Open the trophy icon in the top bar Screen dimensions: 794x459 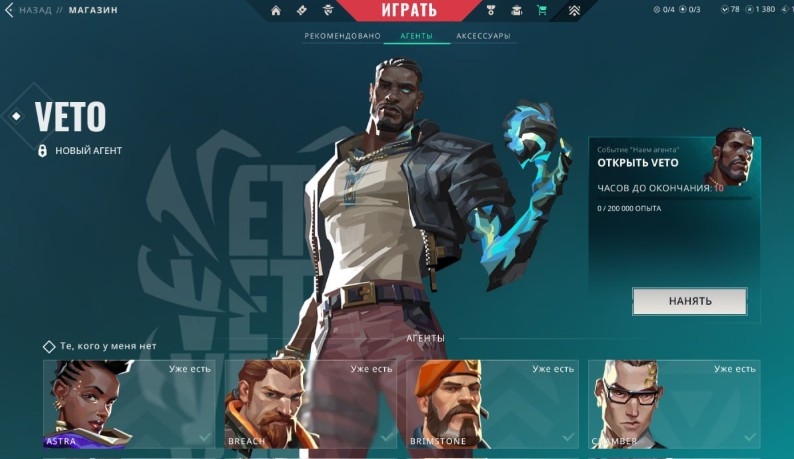(x=491, y=11)
